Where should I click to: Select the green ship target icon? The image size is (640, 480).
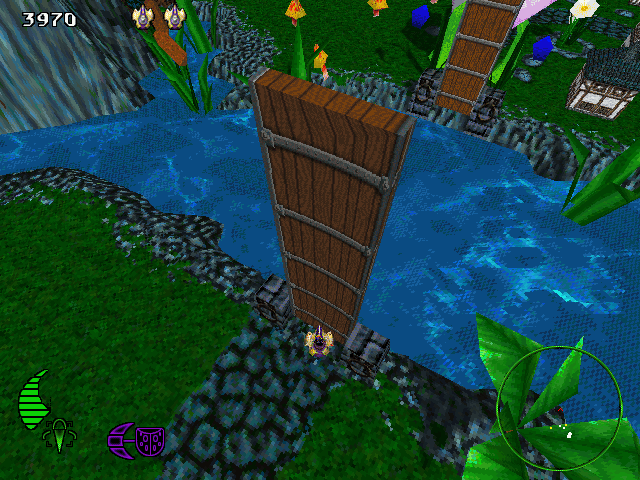(59, 435)
